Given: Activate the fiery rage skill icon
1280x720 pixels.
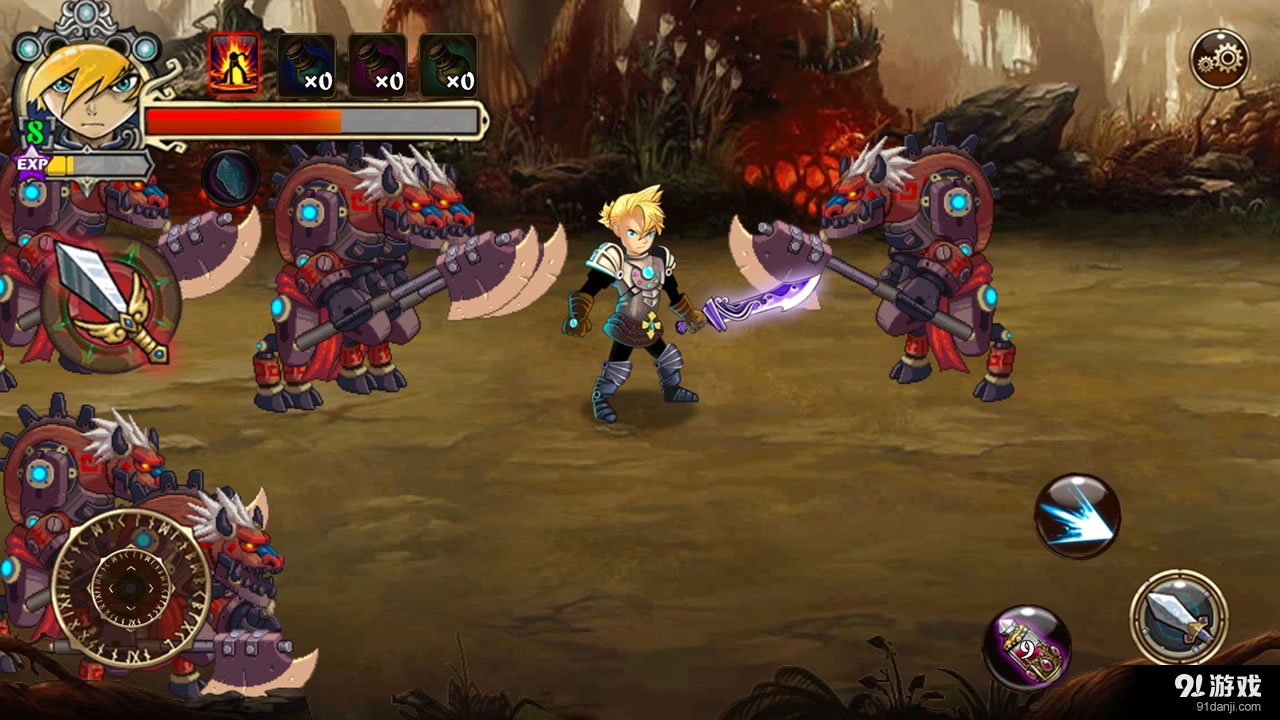Looking at the screenshot, I should pyautogui.click(x=234, y=65).
